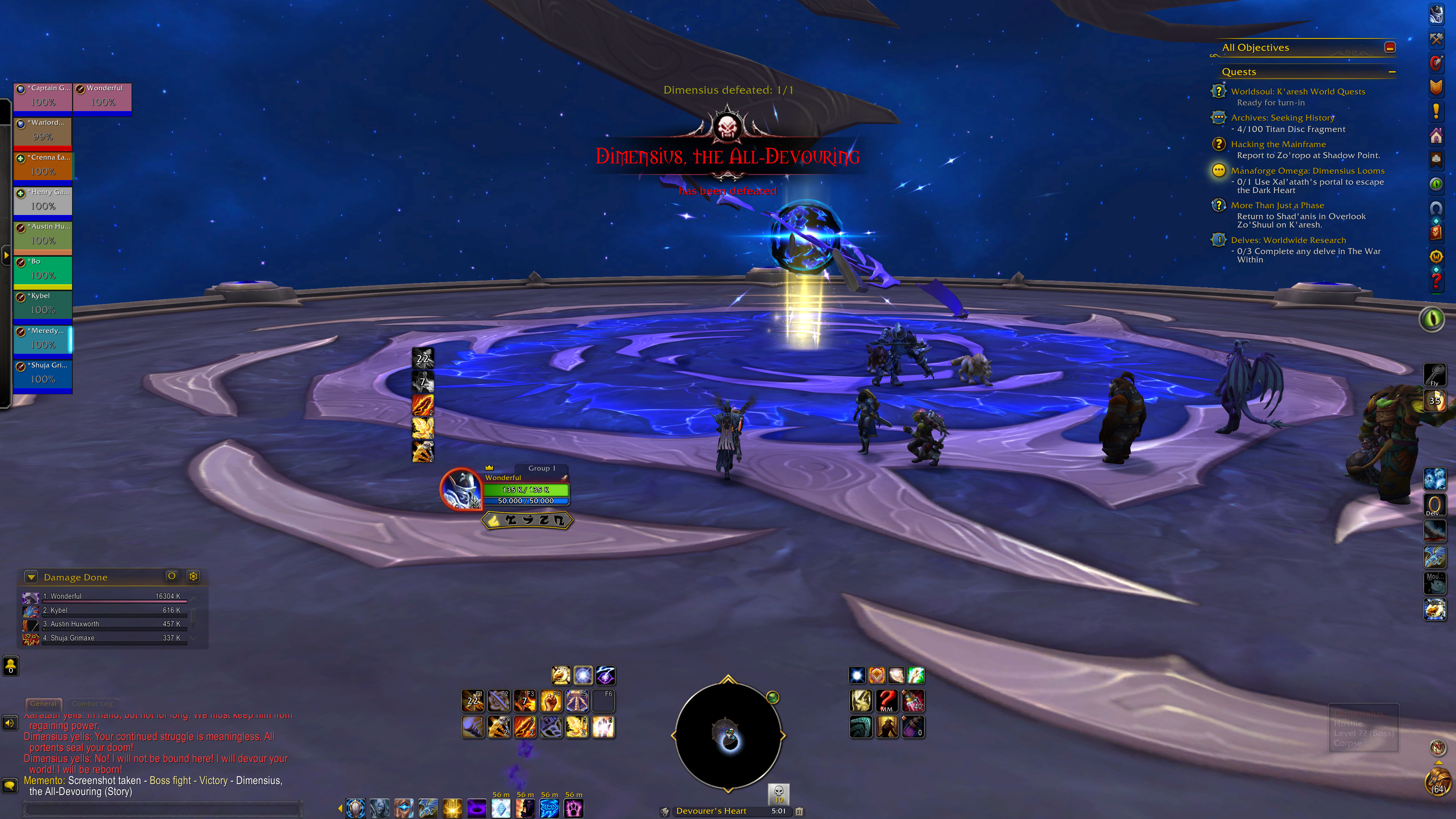Select the Manaforge Omega: Dimensius Looms quest
Screen dimensions: 1456x819
click(x=1307, y=171)
